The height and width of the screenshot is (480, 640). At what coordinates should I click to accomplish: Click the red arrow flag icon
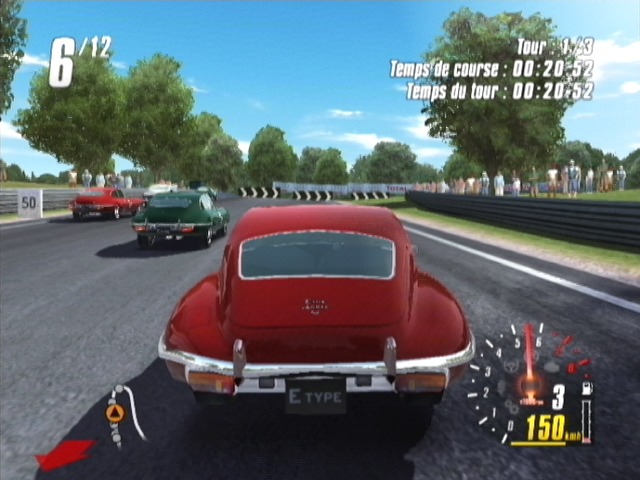(64, 454)
